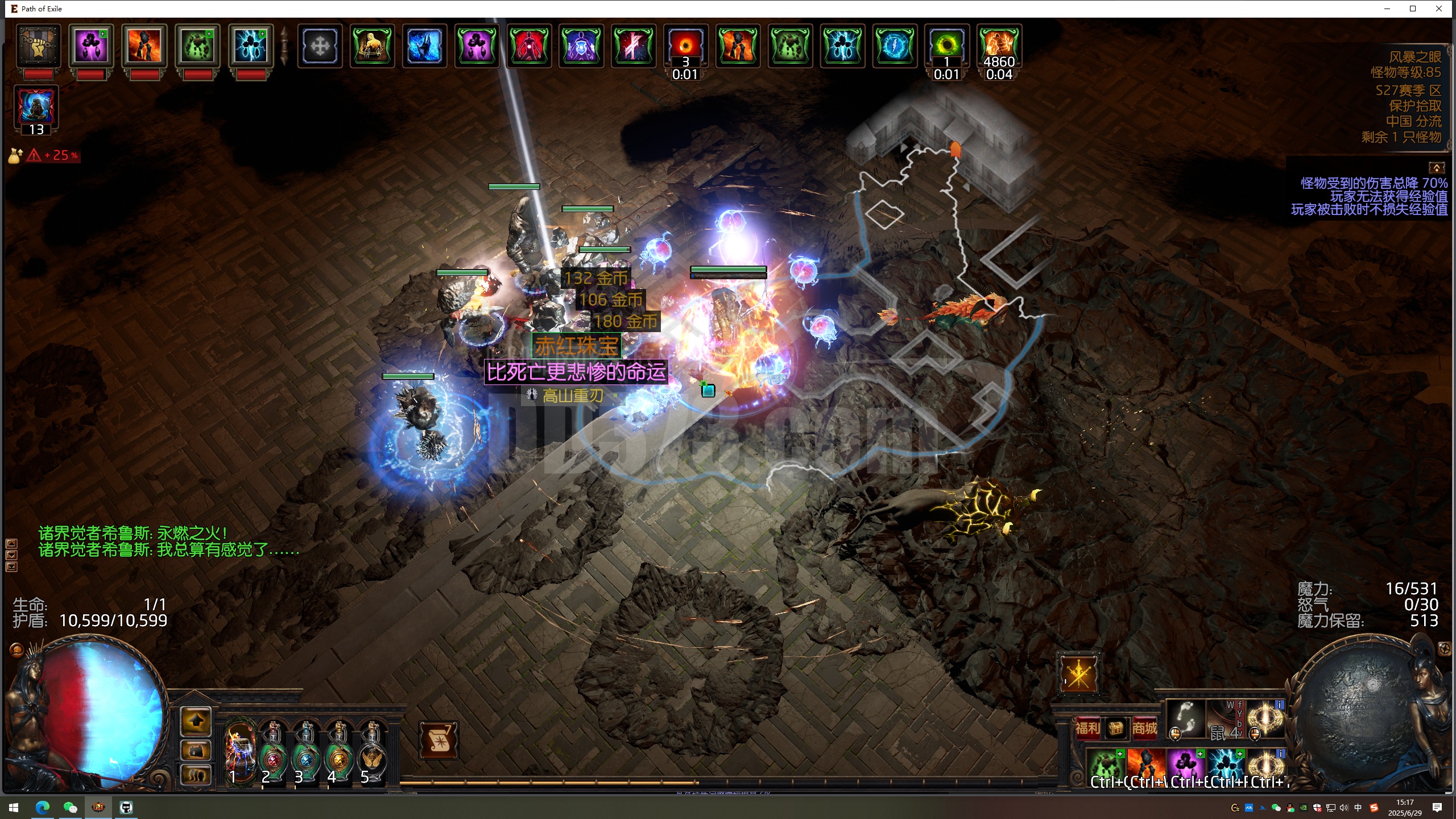1456x819 pixels.
Task: Open the 福利 welfare menu
Action: click(1087, 728)
